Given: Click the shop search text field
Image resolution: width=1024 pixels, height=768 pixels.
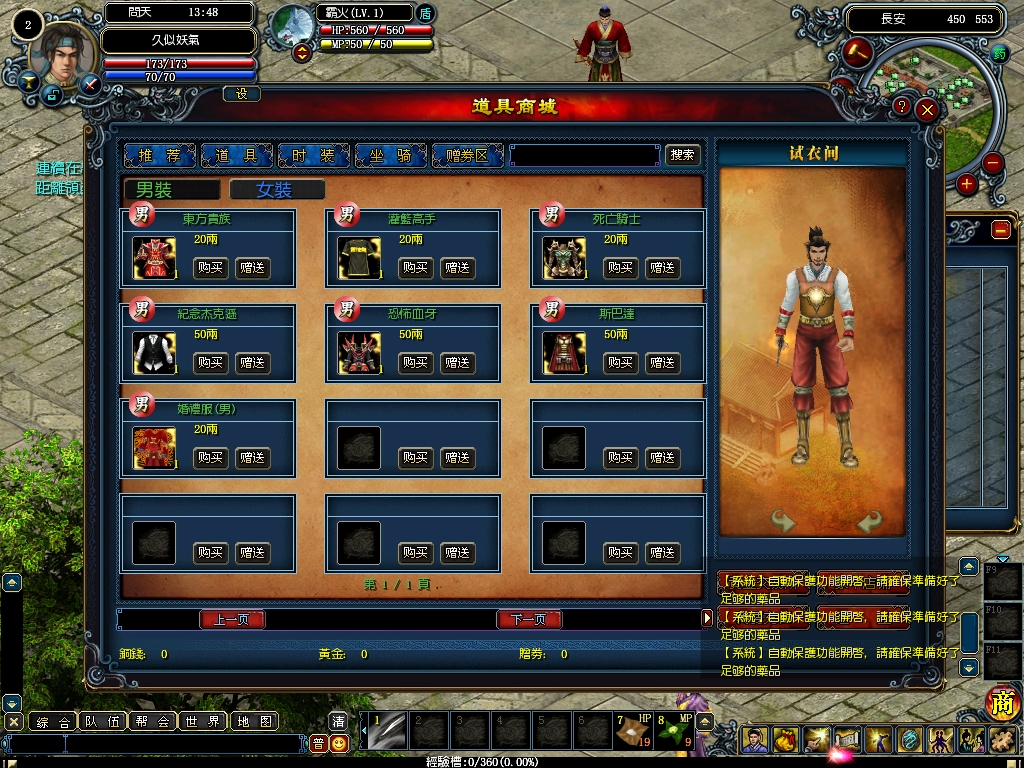Looking at the screenshot, I should pos(584,155).
